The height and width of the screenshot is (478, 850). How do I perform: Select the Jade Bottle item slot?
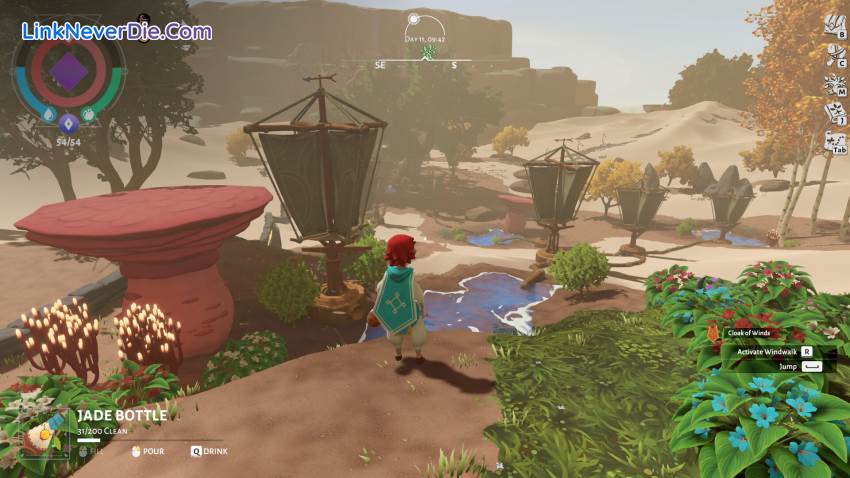[42, 433]
